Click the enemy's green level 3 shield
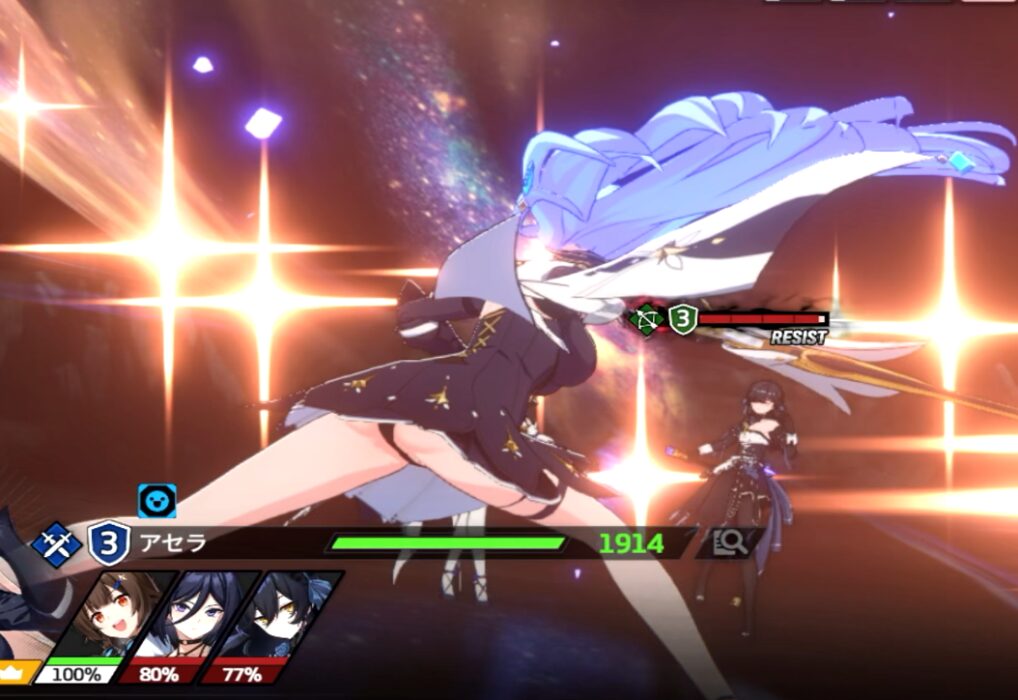Screen dimensions: 1018x700 tap(682, 320)
